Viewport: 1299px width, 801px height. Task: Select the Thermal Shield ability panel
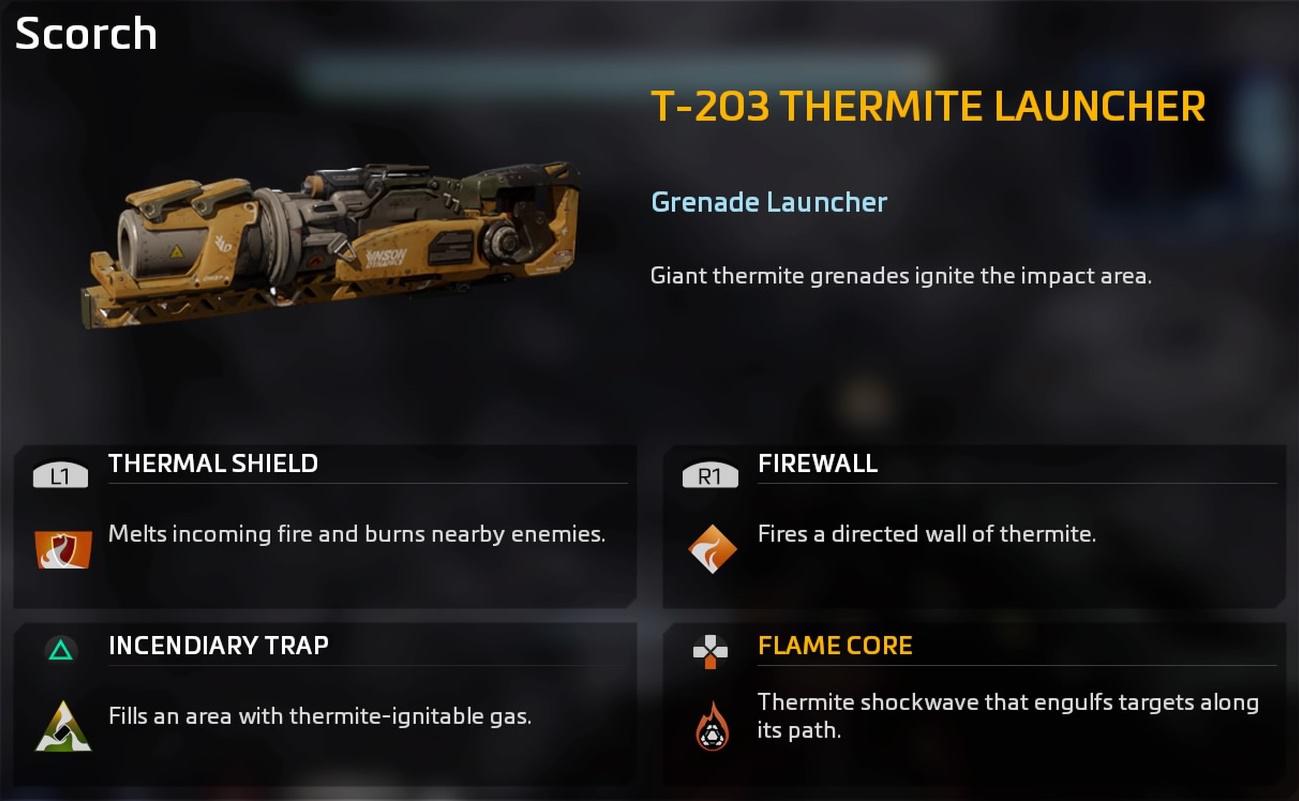point(325,526)
